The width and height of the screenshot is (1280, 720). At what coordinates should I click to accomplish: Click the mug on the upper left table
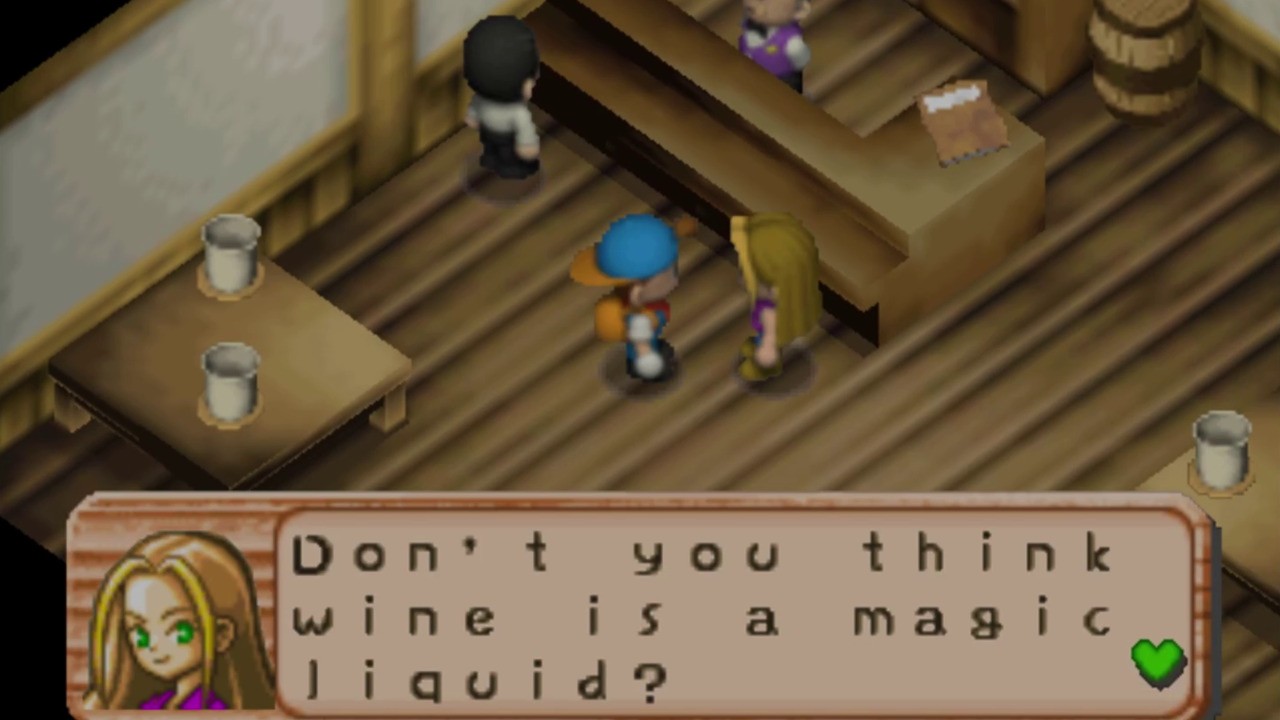point(228,255)
